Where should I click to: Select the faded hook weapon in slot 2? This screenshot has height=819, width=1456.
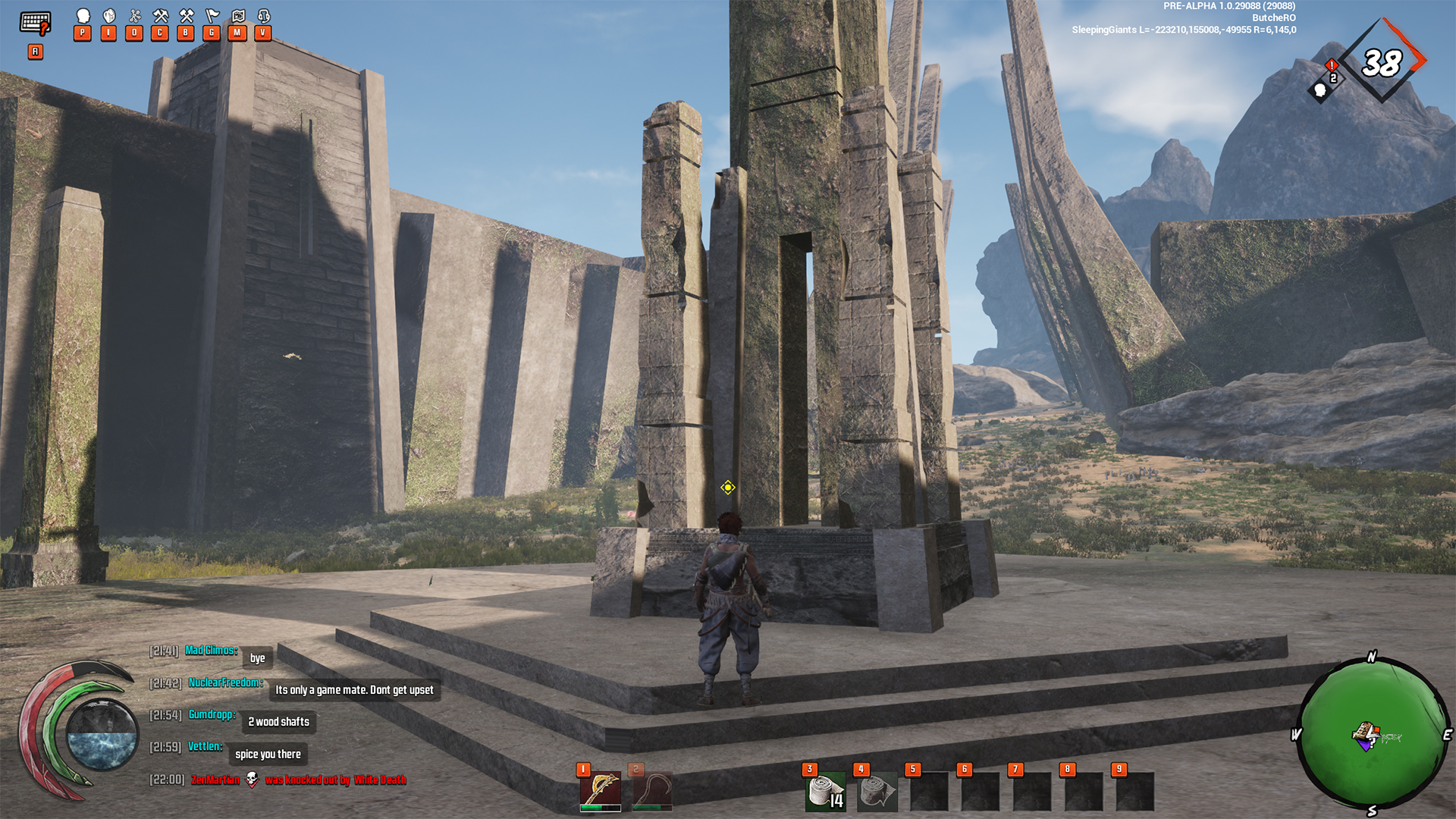tap(651, 789)
